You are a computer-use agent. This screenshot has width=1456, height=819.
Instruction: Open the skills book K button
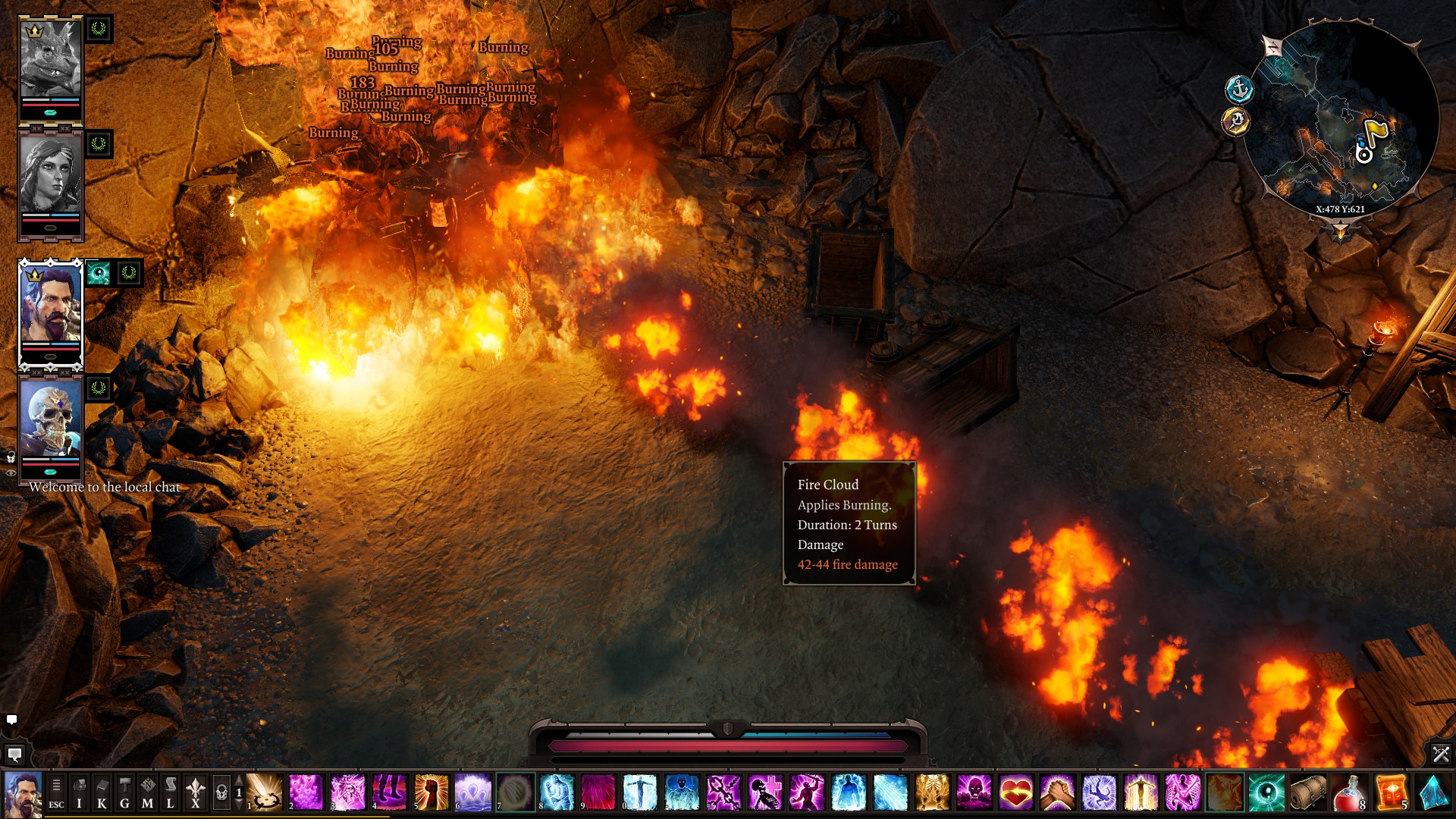[x=102, y=793]
